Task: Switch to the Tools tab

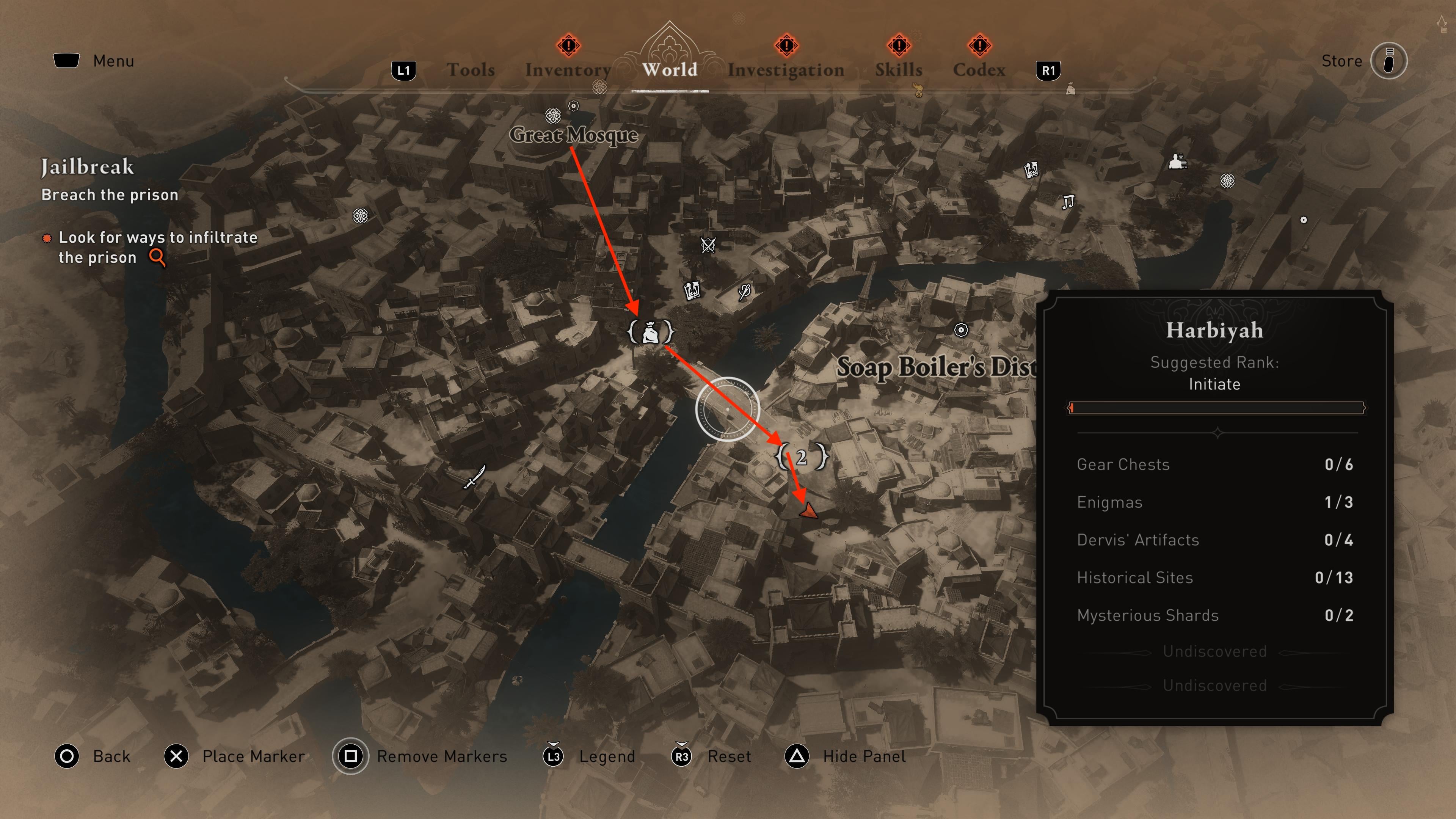Action: pyautogui.click(x=470, y=70)
